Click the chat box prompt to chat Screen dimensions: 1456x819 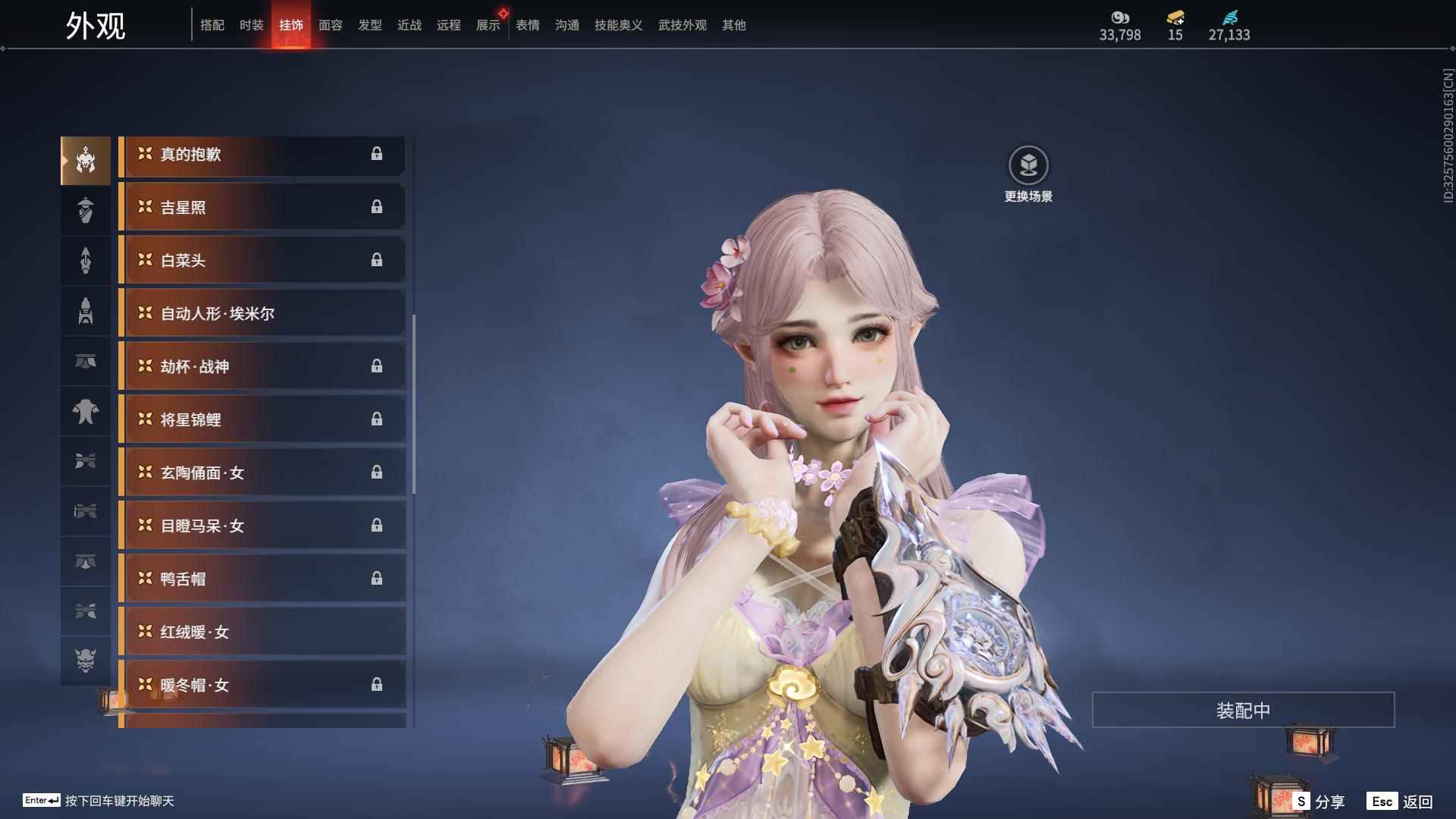(x=119, y=801)
